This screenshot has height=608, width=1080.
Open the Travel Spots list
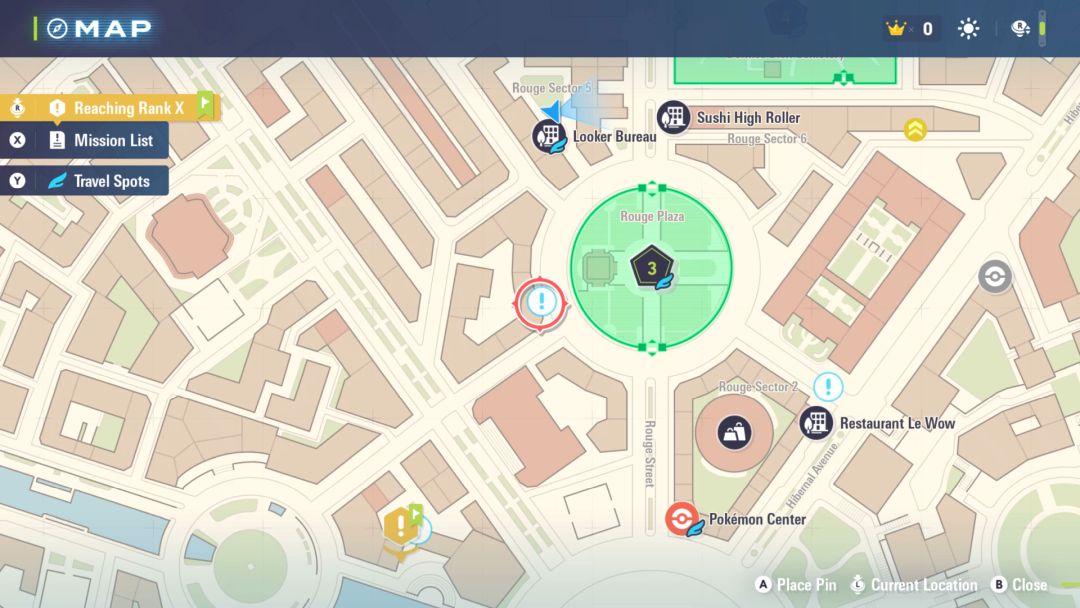[x=100, y=181]
